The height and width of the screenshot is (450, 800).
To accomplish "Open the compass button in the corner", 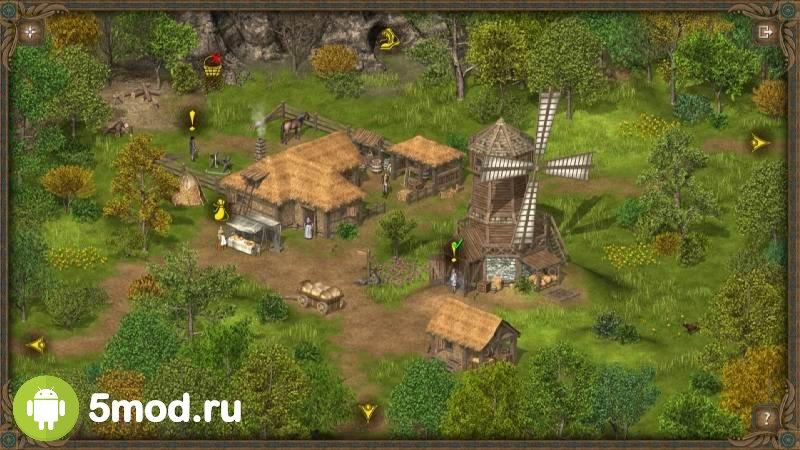I will pos(31,31).
